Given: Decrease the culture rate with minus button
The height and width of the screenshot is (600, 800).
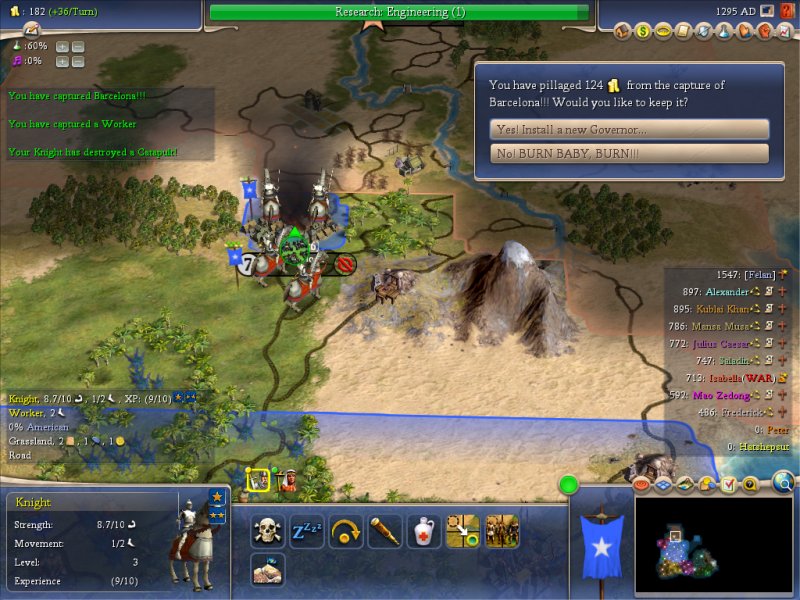Looking at the screenshot, I should [x=78, y=61].
